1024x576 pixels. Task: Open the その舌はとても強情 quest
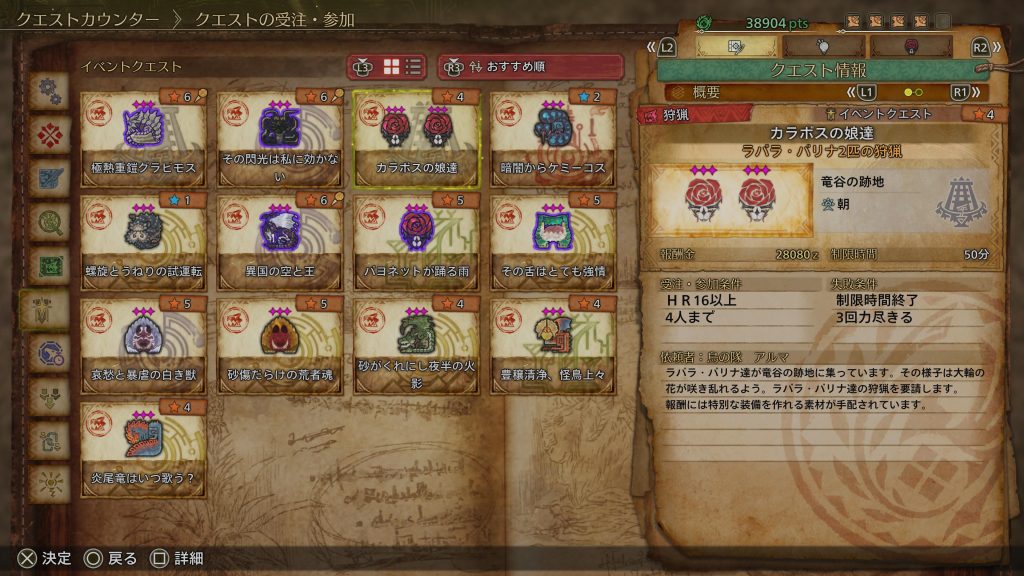pos(553,243)
